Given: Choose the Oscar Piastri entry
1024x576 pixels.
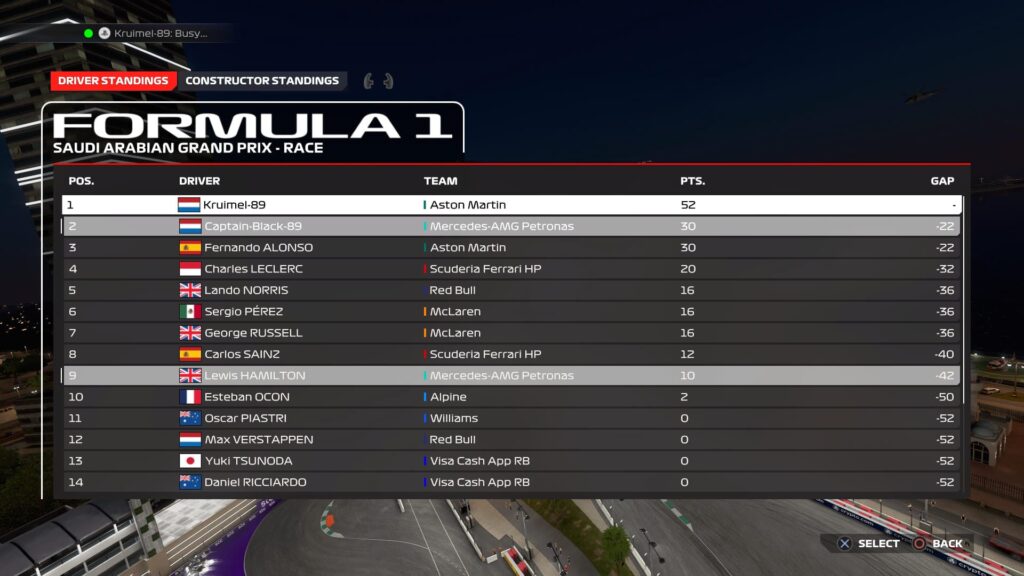Looking at the screenshot, I should click(511, 418).
